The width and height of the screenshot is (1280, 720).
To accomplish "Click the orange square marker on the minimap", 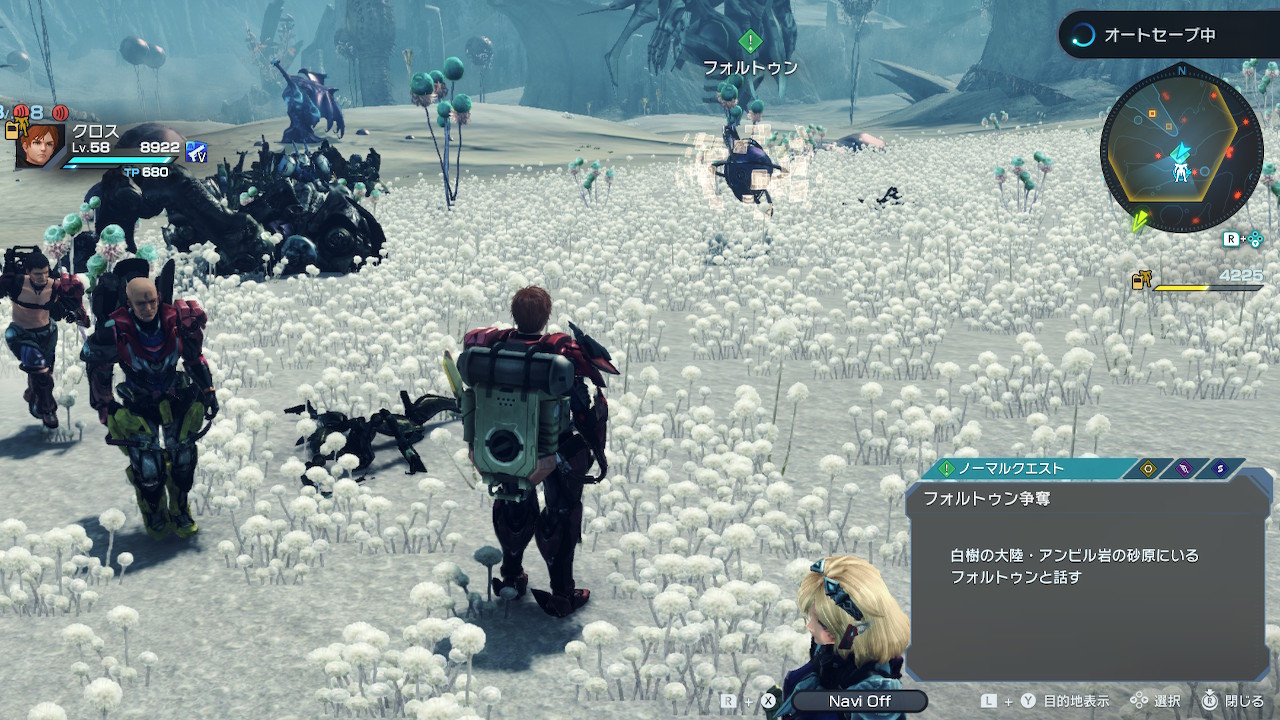I will tap(1152, 114).
